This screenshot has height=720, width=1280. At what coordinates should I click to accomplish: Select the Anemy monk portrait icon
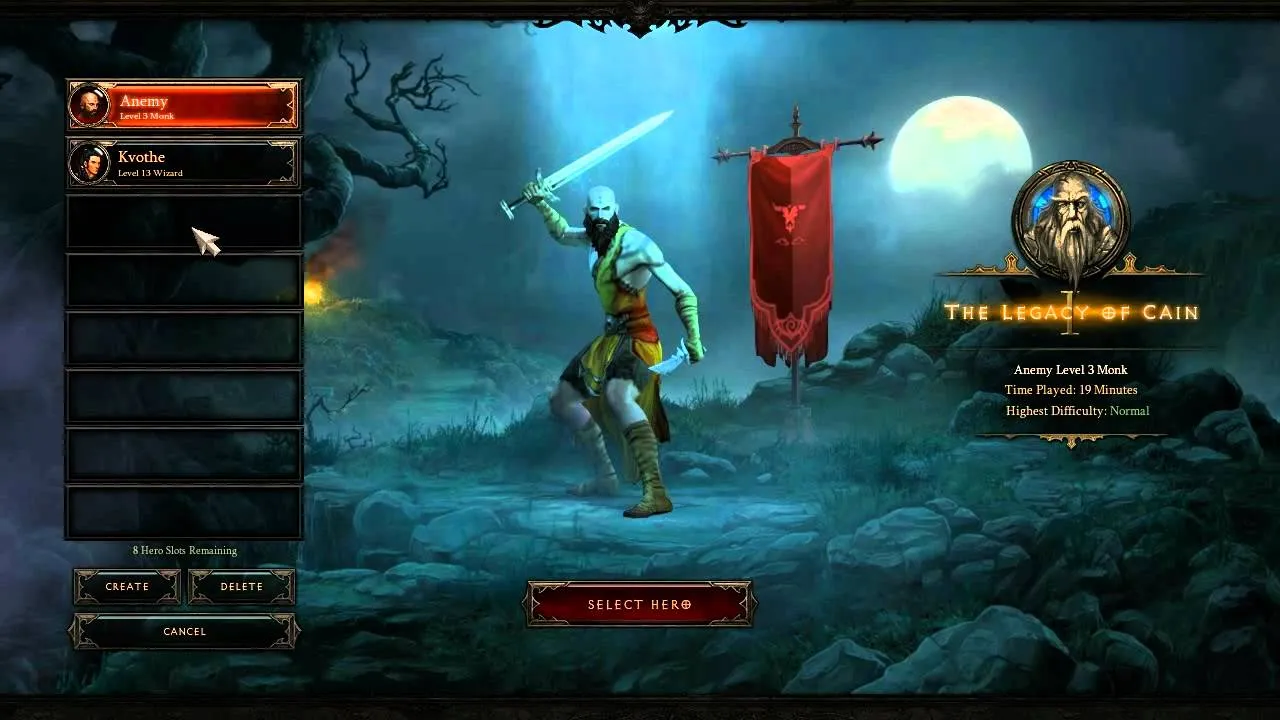(x=88, y=105)
